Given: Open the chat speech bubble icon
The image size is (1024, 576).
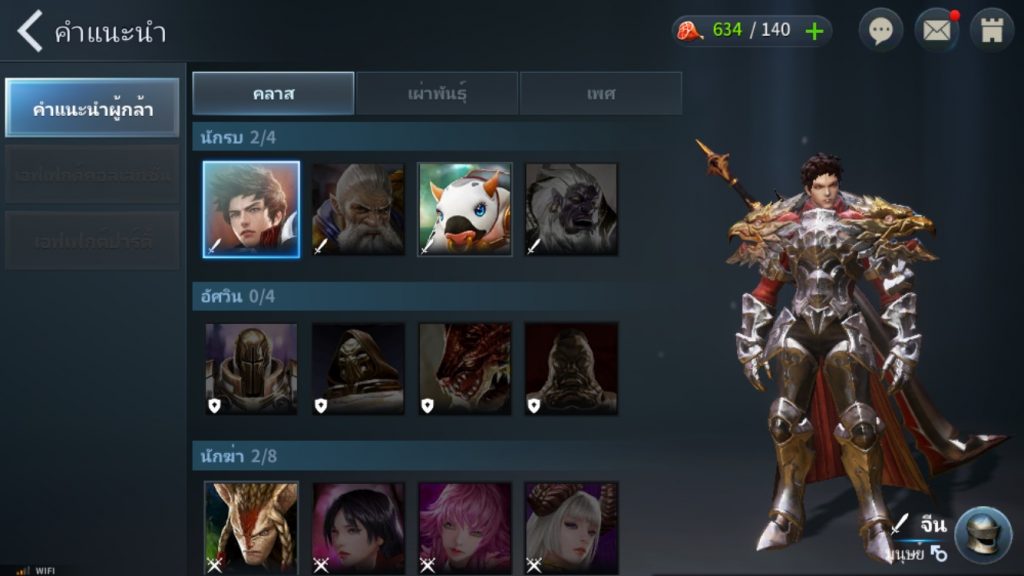Looking at the screenshot, I should click(880, 30).
